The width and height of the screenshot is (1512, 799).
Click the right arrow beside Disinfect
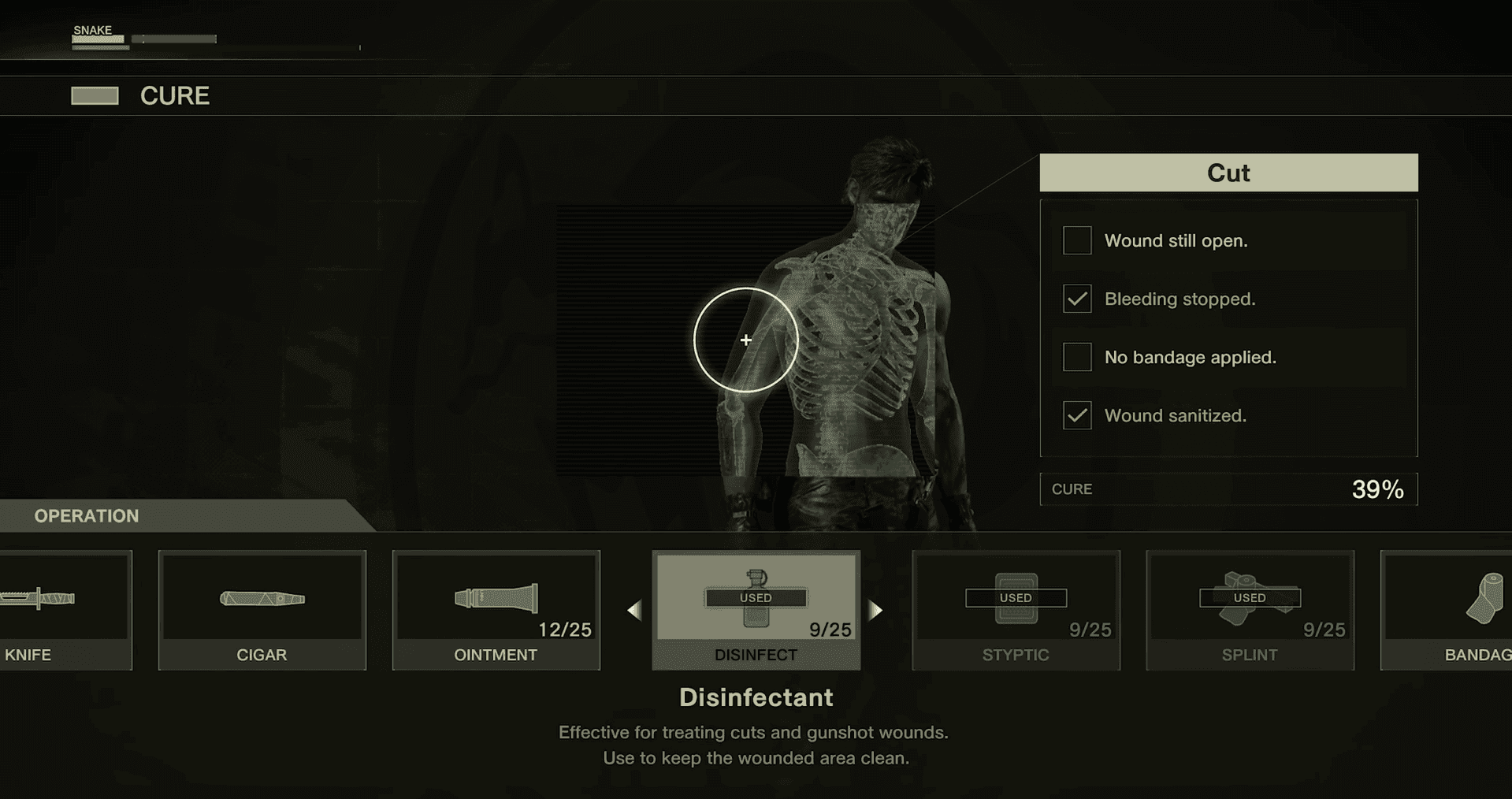pyautogui.click(x=875, y=610)
